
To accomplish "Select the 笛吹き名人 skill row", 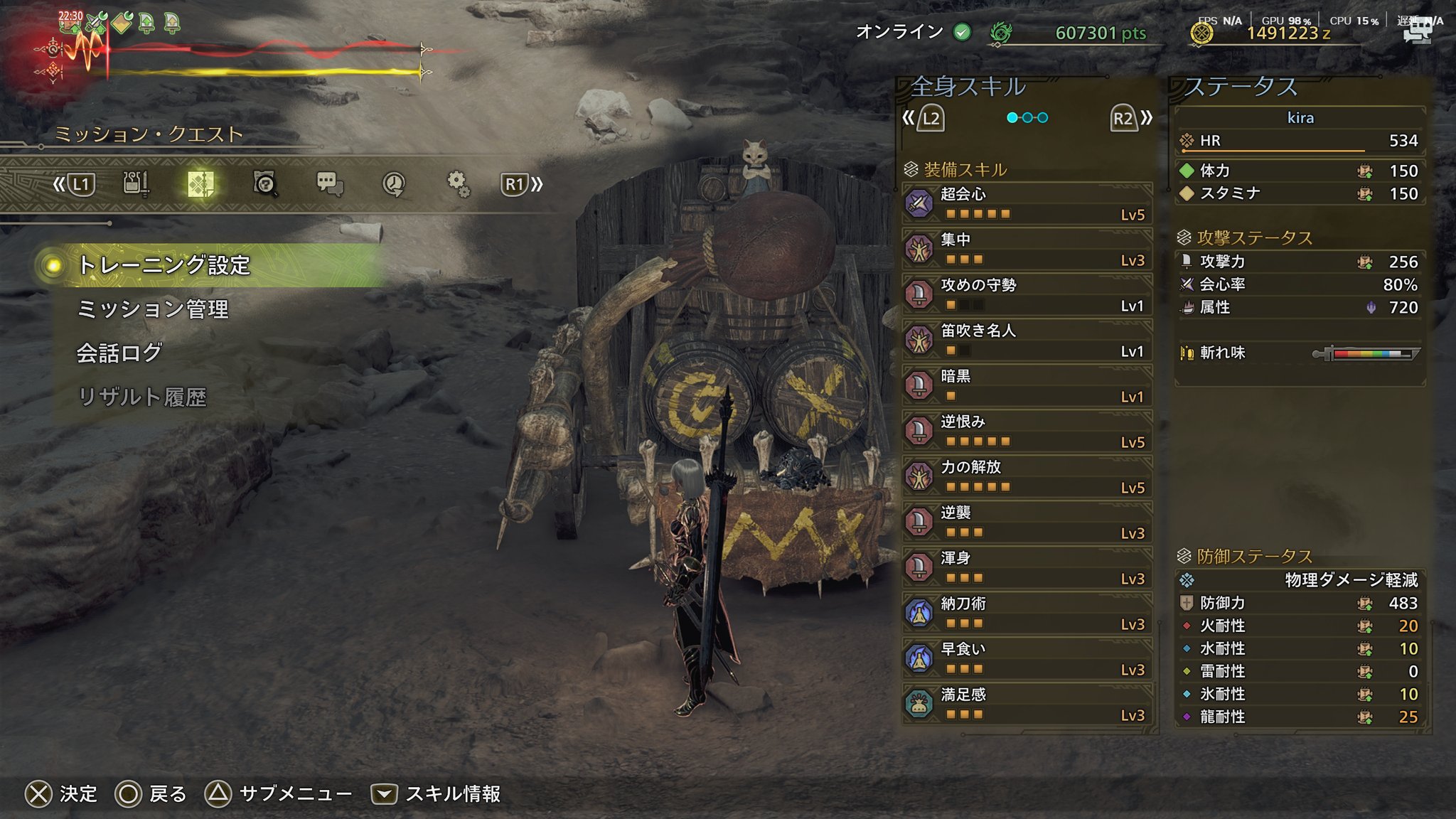I will coord(1027,341).
